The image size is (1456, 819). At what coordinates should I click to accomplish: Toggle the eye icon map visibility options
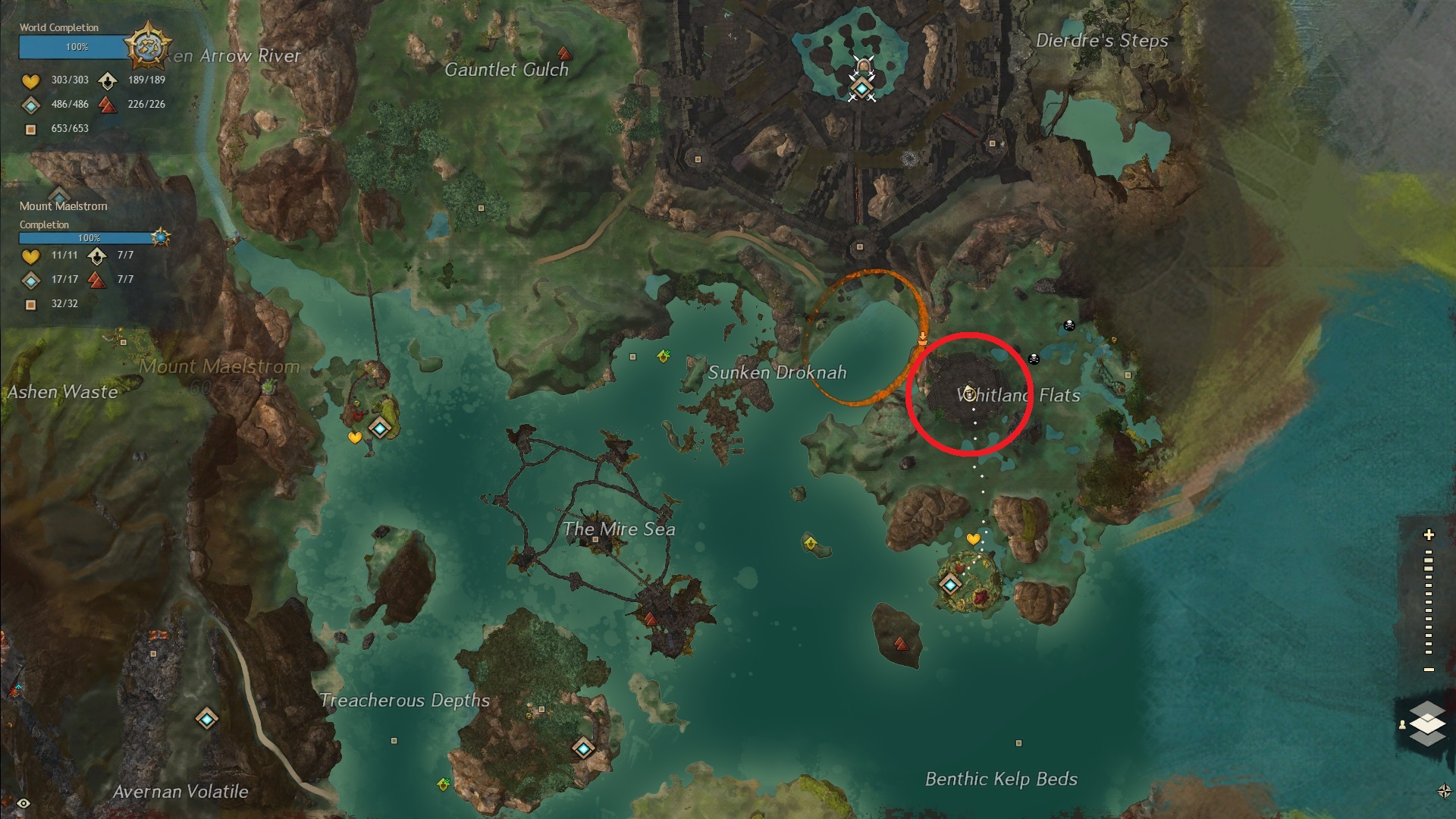tap(24, 804)
